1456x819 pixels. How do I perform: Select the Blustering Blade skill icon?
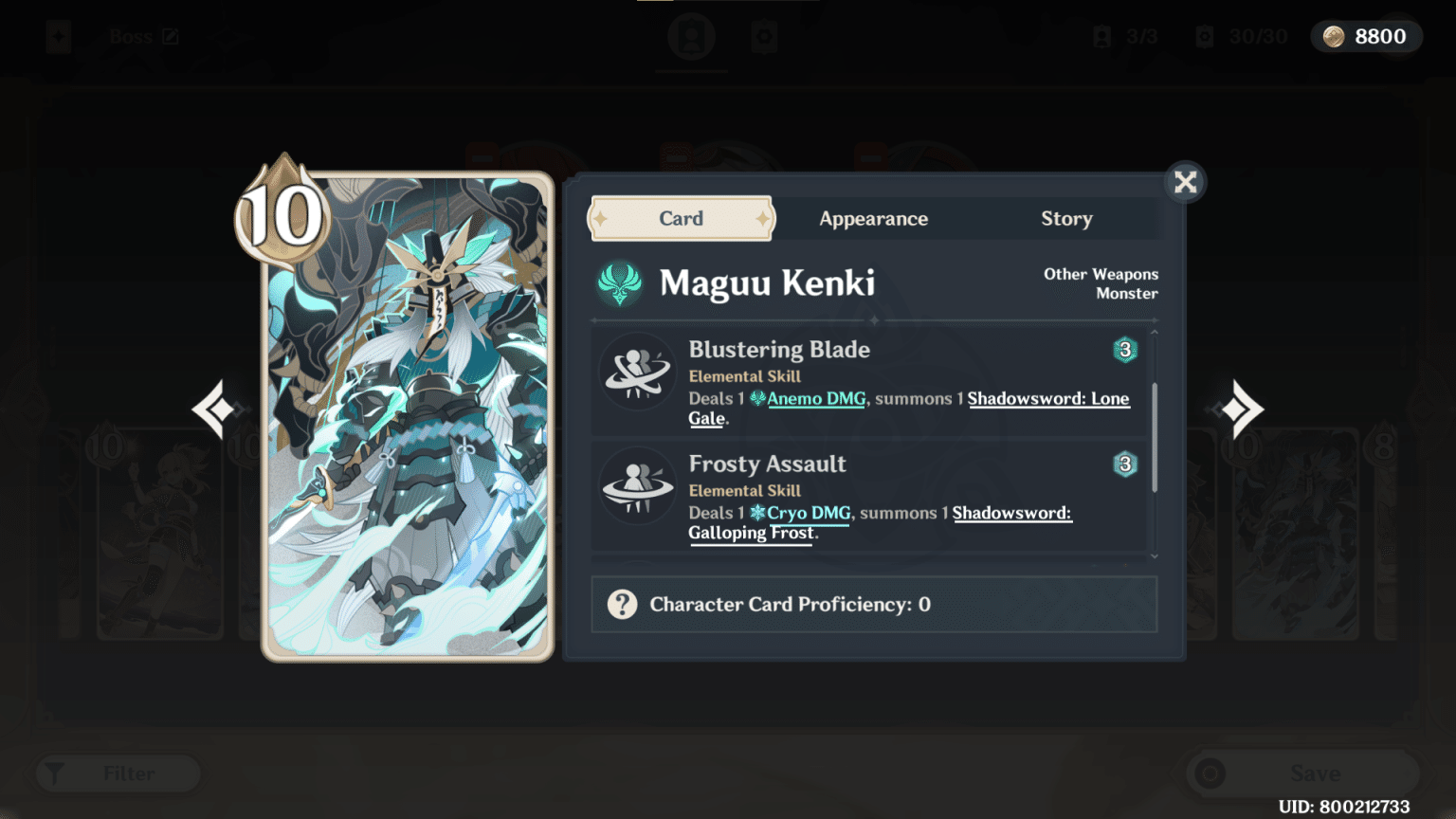click(x=638, y=373)
